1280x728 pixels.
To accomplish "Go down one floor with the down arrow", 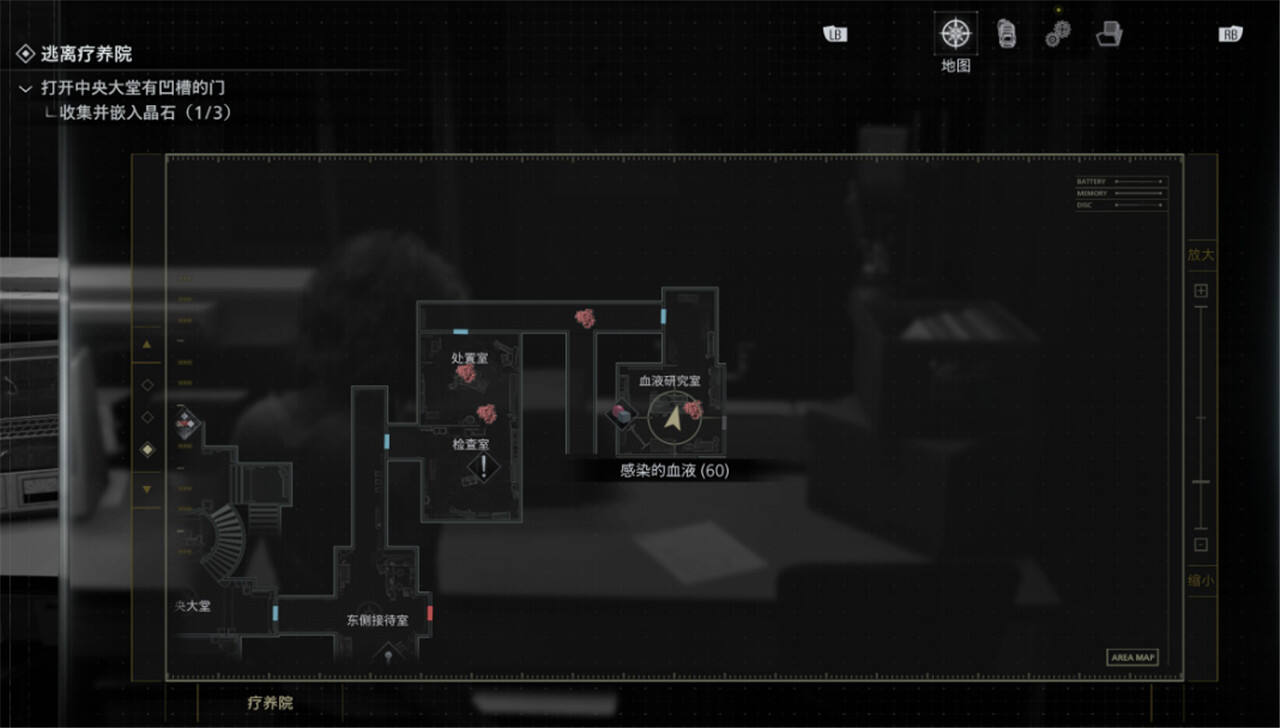I will pyautogui.click(x=148, y=489).
